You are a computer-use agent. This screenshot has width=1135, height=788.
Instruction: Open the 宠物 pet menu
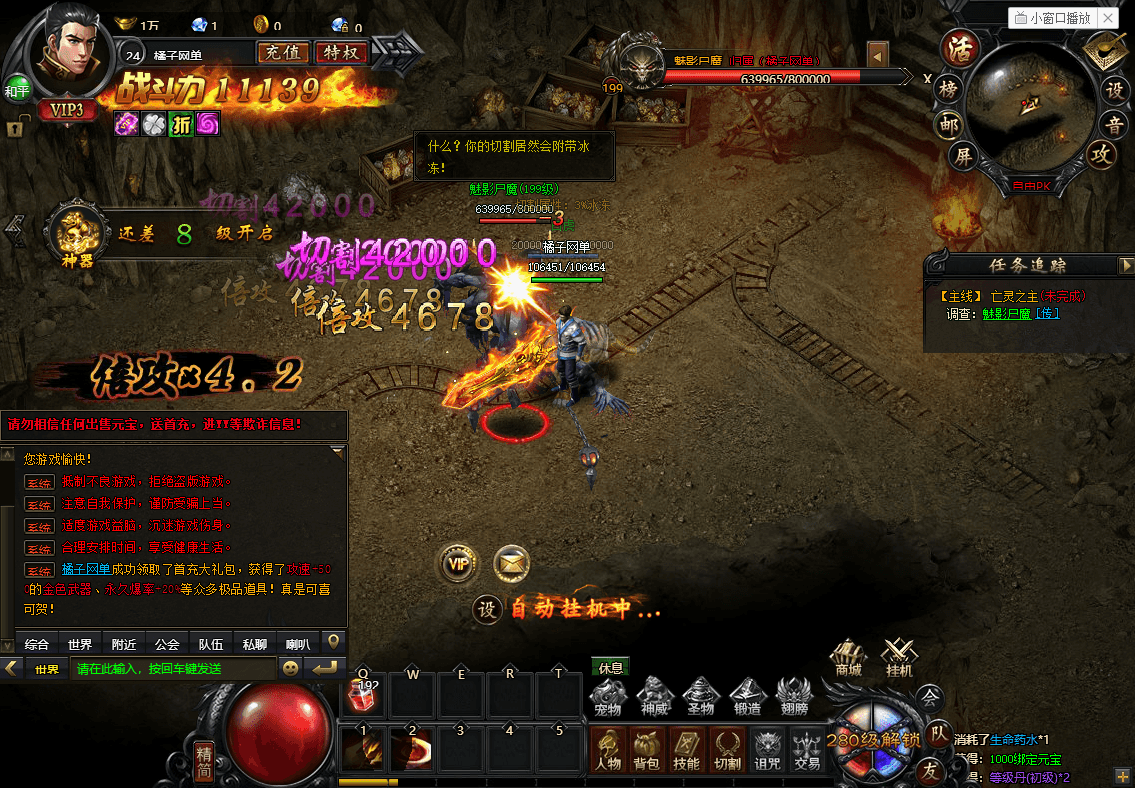pyautogui.click(x=608, y=695)
